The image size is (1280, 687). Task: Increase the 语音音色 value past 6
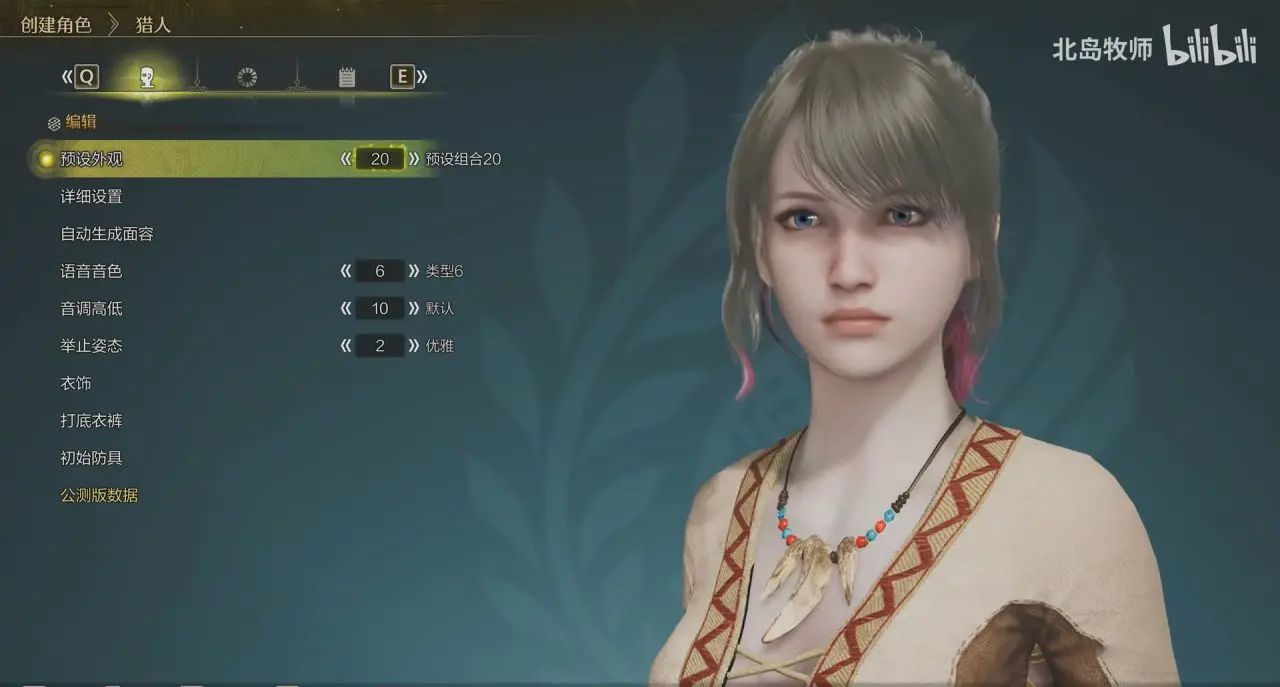414,271
